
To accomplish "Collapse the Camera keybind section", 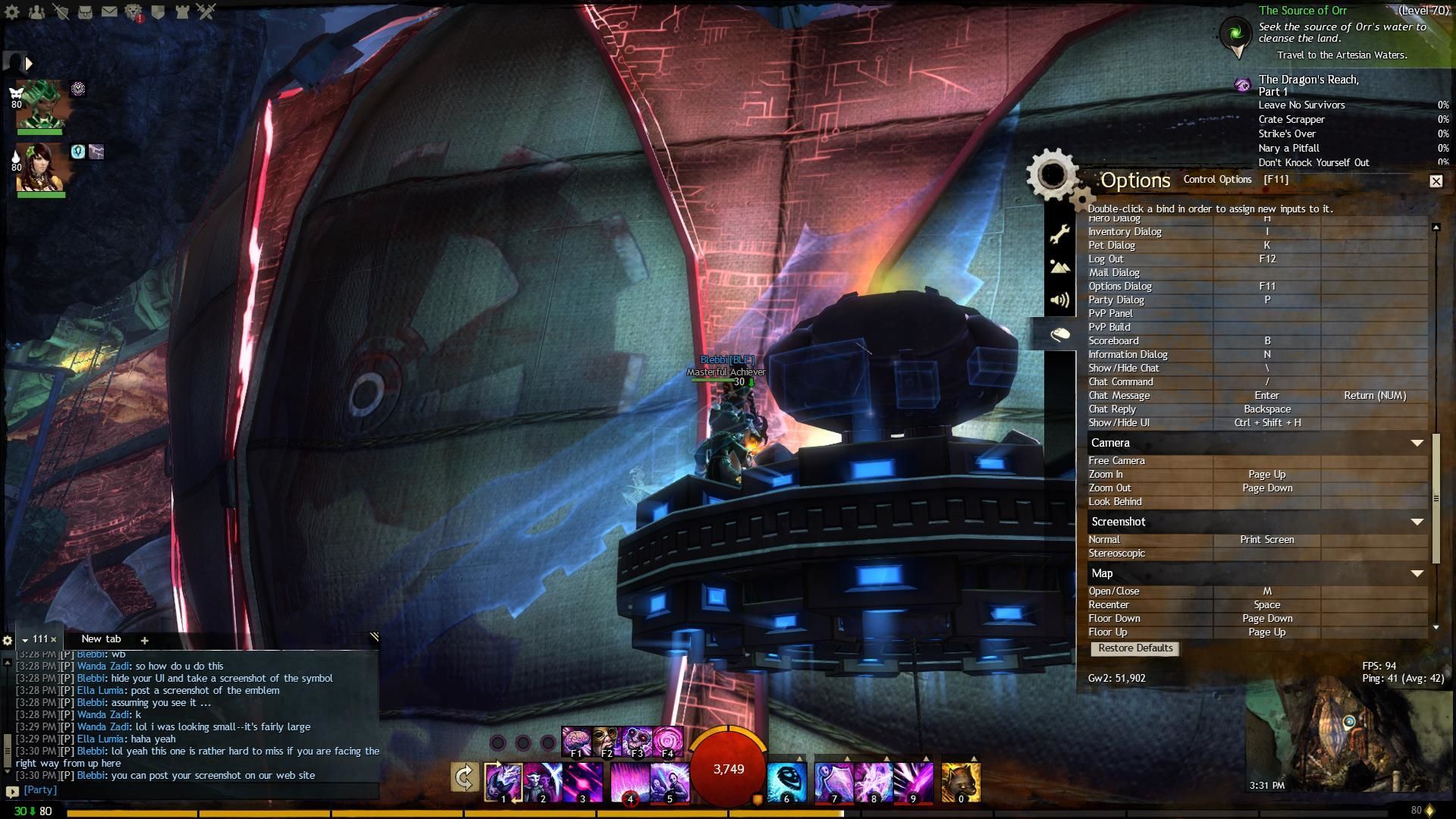I will 1417,443.
